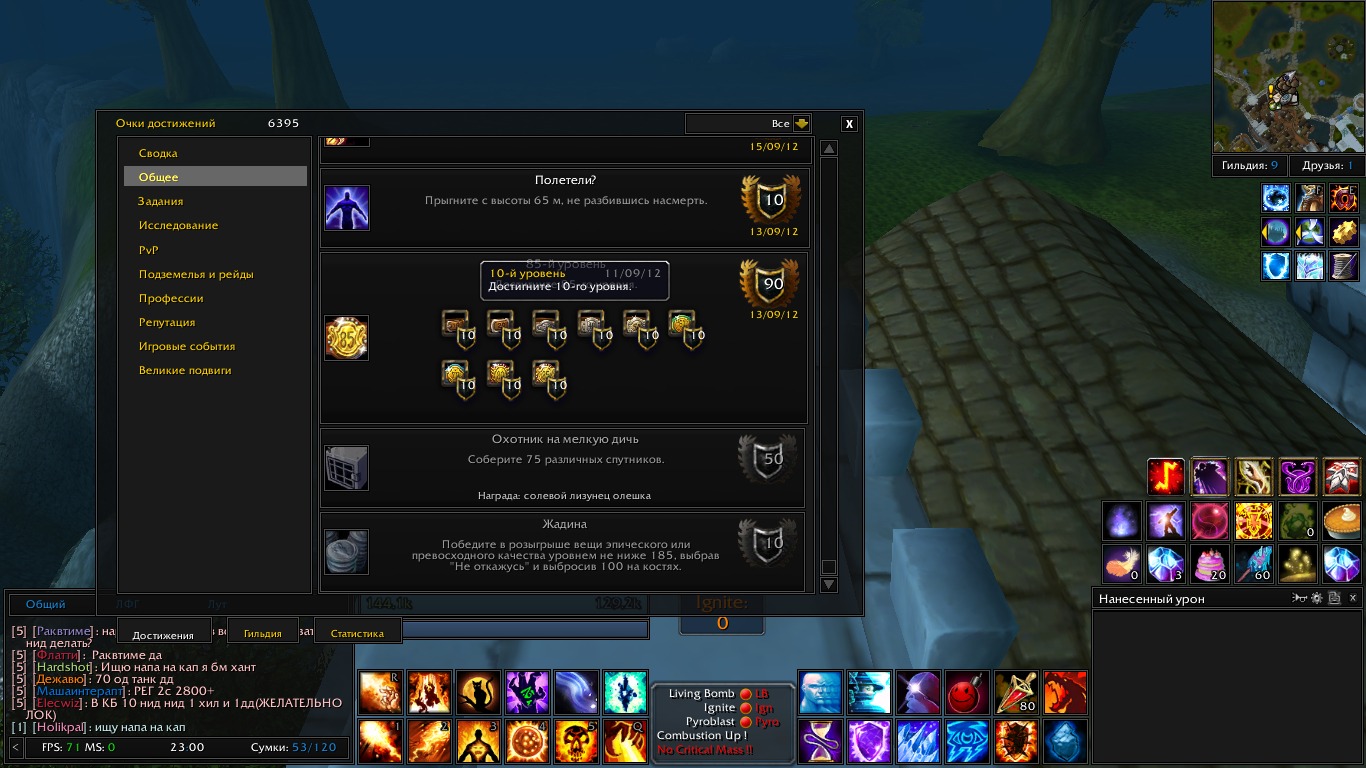Open the guild roster button 'Гильдия: 9'

coord(1249,166)
